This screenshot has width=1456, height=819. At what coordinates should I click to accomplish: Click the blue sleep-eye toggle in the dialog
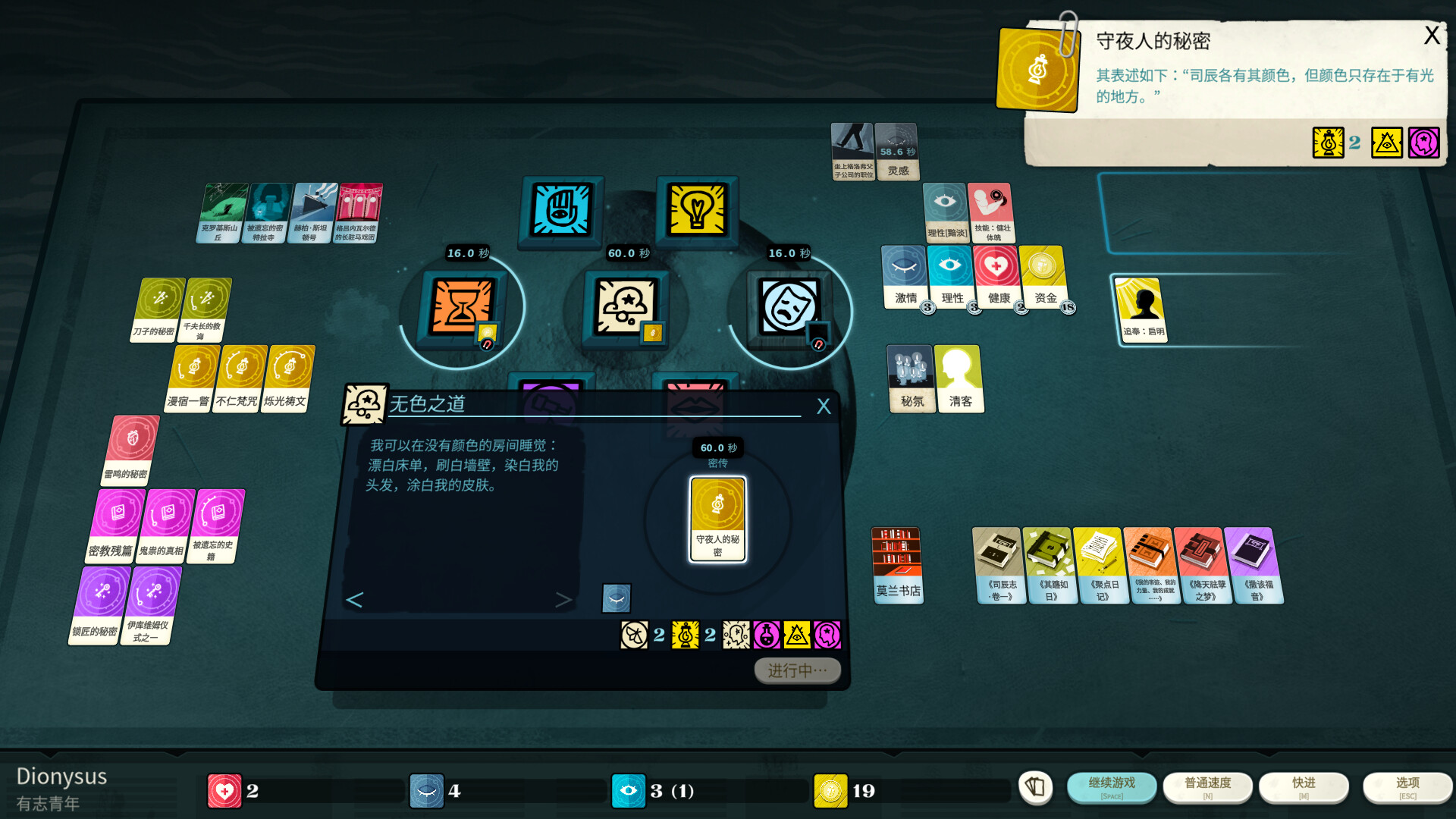(x=616, y=598)
